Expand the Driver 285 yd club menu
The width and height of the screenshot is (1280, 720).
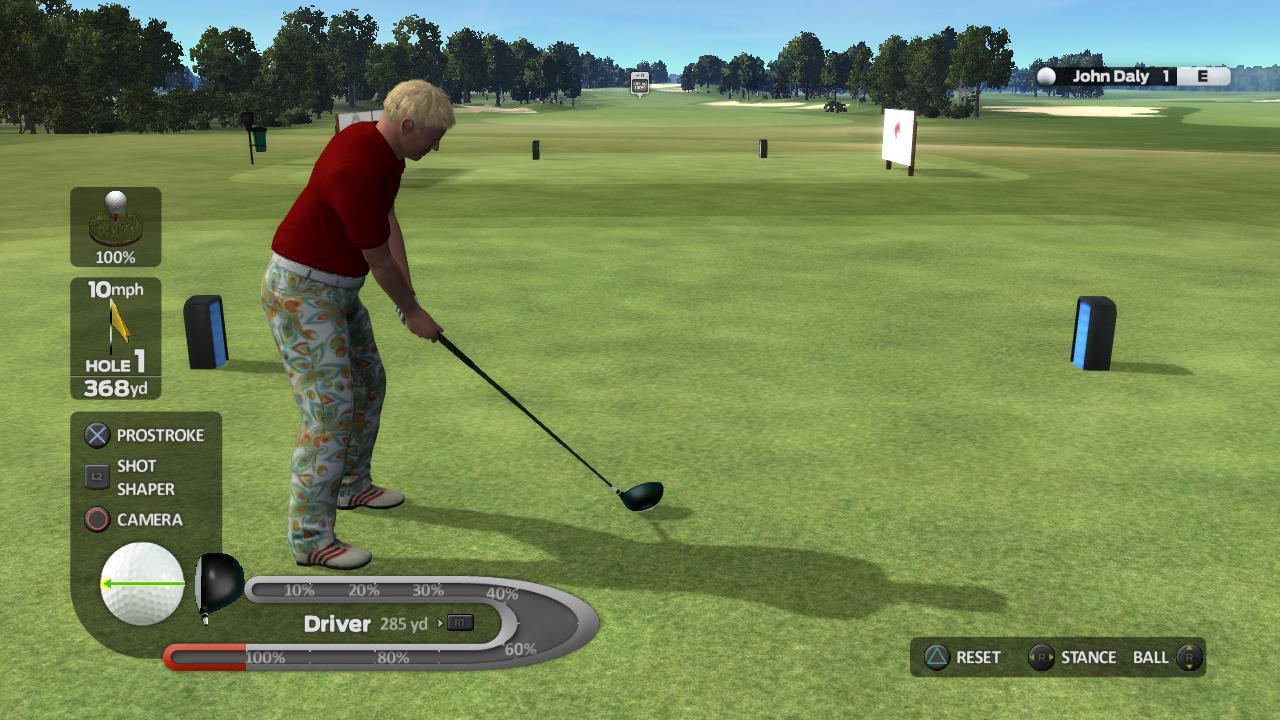click(337, 623)
